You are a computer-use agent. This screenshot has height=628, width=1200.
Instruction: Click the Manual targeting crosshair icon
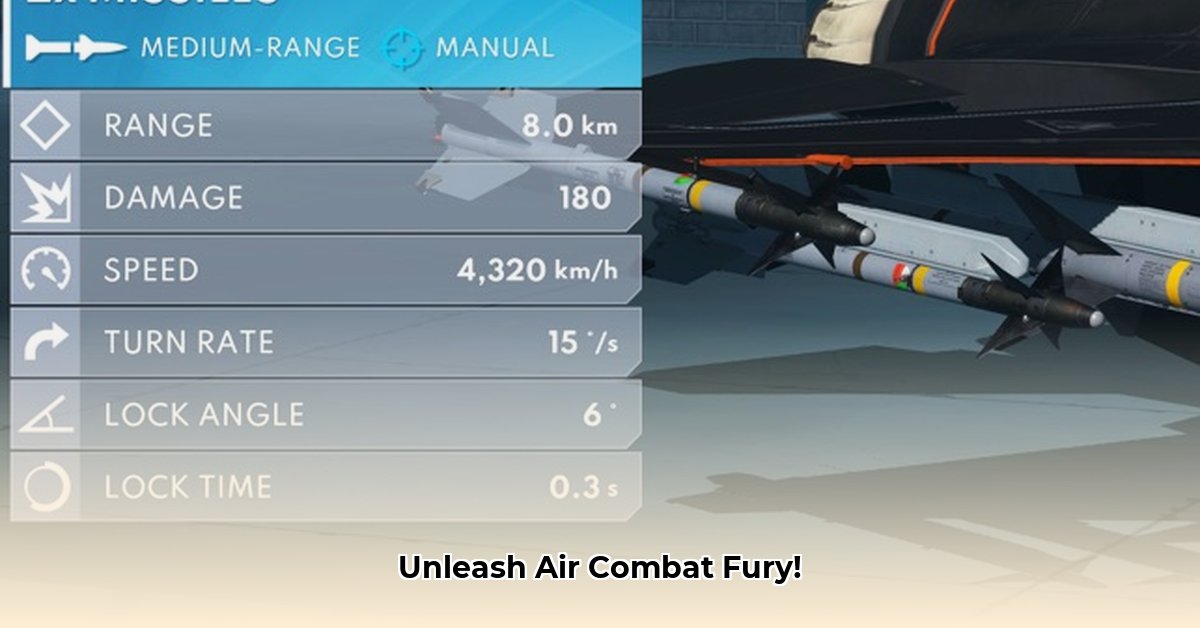point(404,47)
